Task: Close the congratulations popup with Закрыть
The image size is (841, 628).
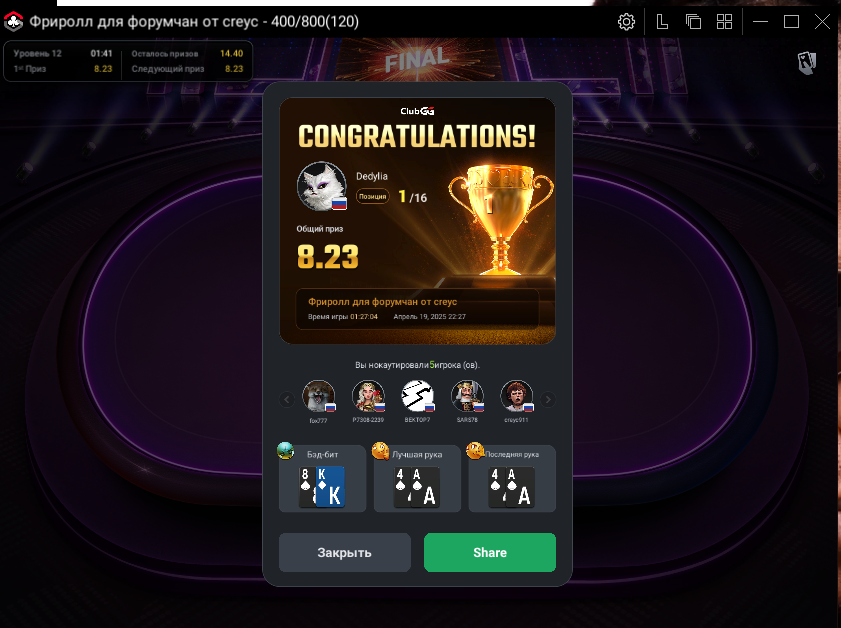Action: point(344,552)
